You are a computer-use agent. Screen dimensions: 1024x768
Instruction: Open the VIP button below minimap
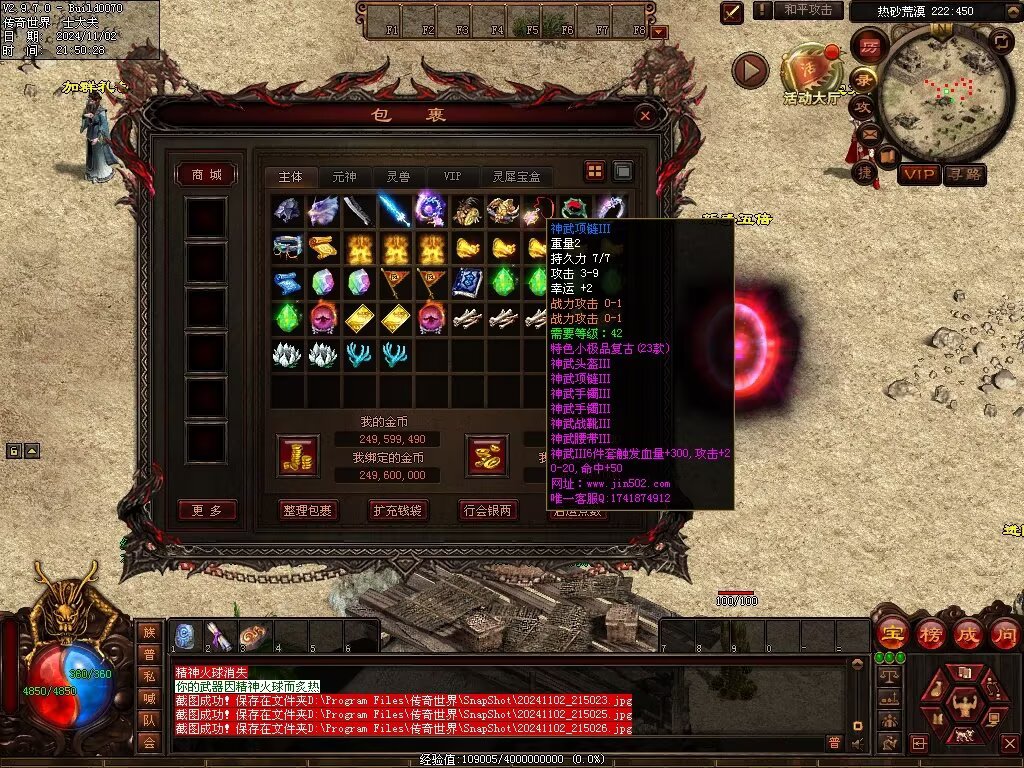click(919, 175)
